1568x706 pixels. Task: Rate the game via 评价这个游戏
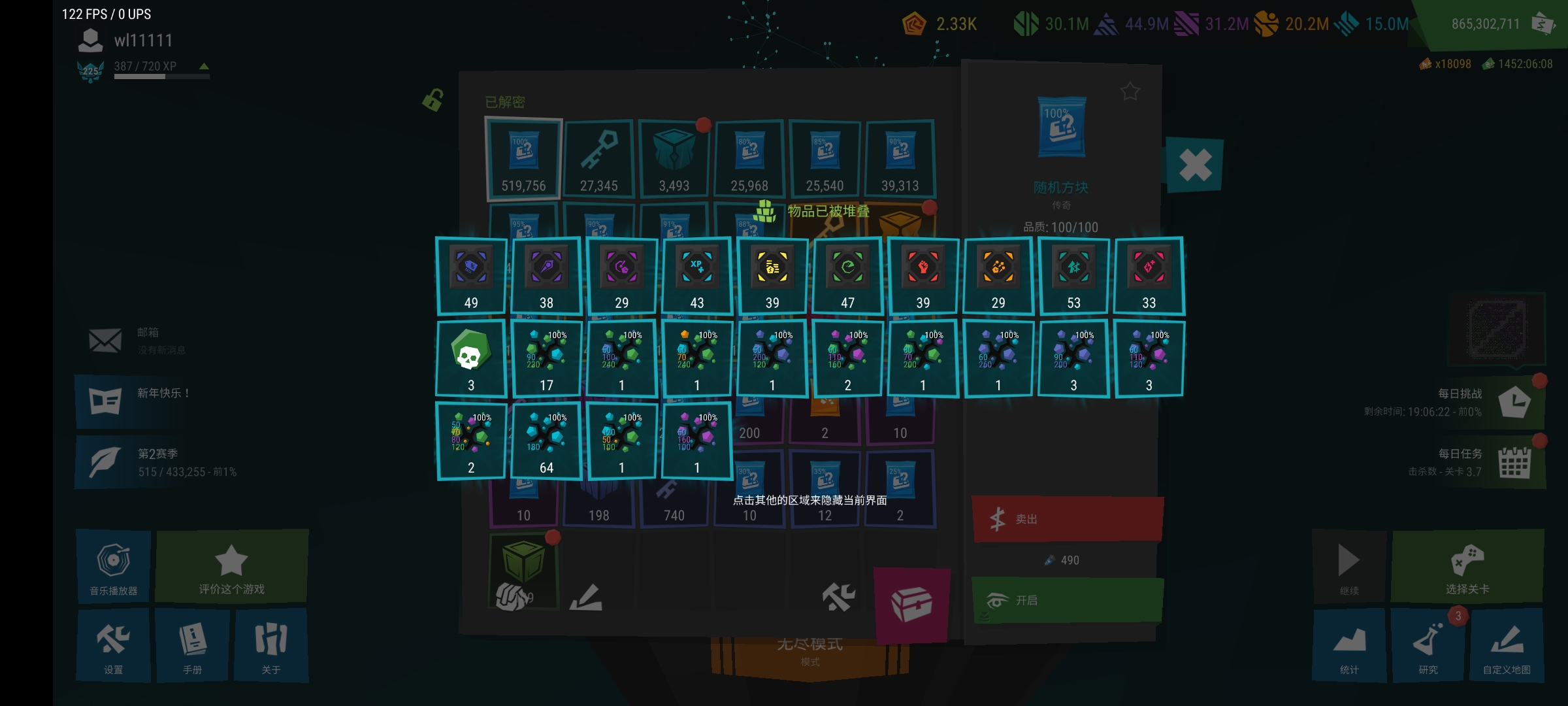pos(232,565)
